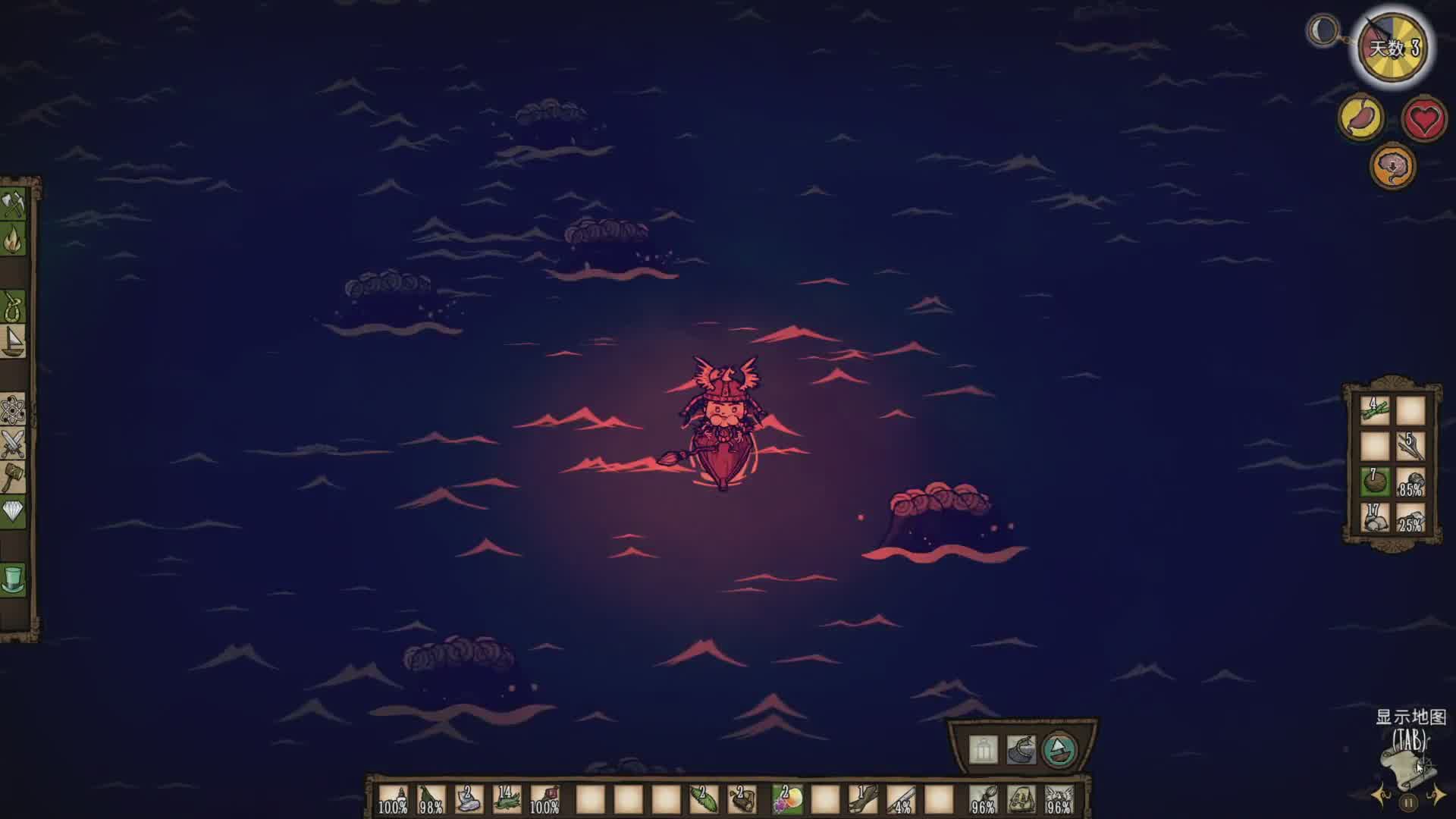This screenshot has width=1456, height=819.
Task: Pick the stack of 14 cut grass
Action: 507,799
